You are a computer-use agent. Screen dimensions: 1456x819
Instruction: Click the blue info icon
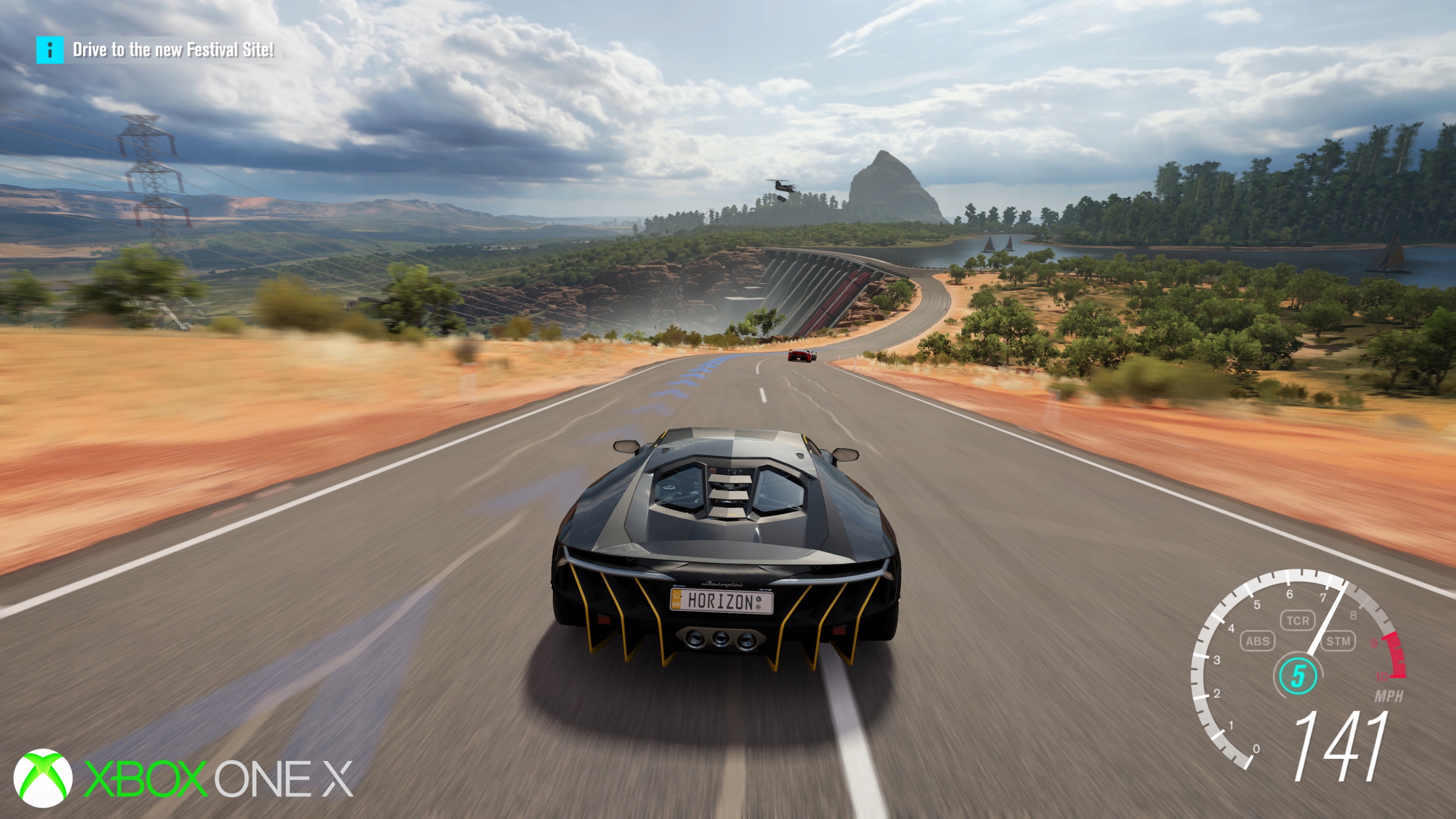tap(50, 50)
